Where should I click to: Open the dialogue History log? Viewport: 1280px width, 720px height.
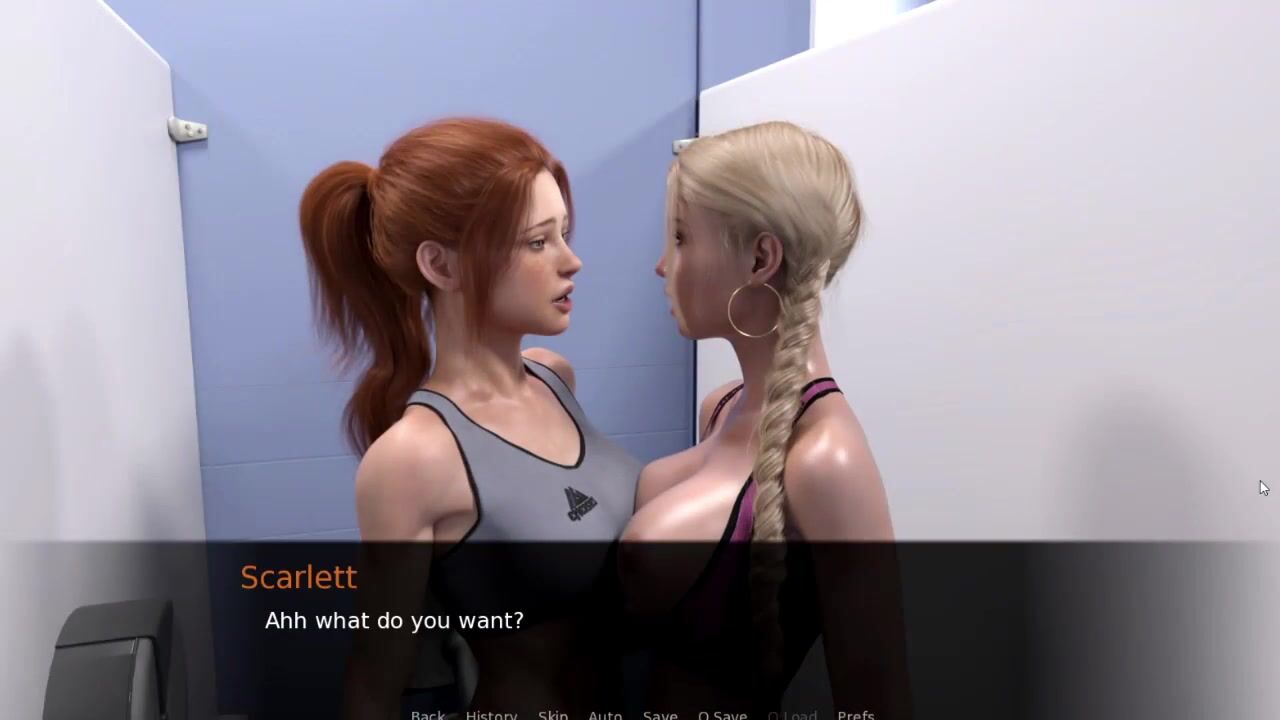point(491,714)
